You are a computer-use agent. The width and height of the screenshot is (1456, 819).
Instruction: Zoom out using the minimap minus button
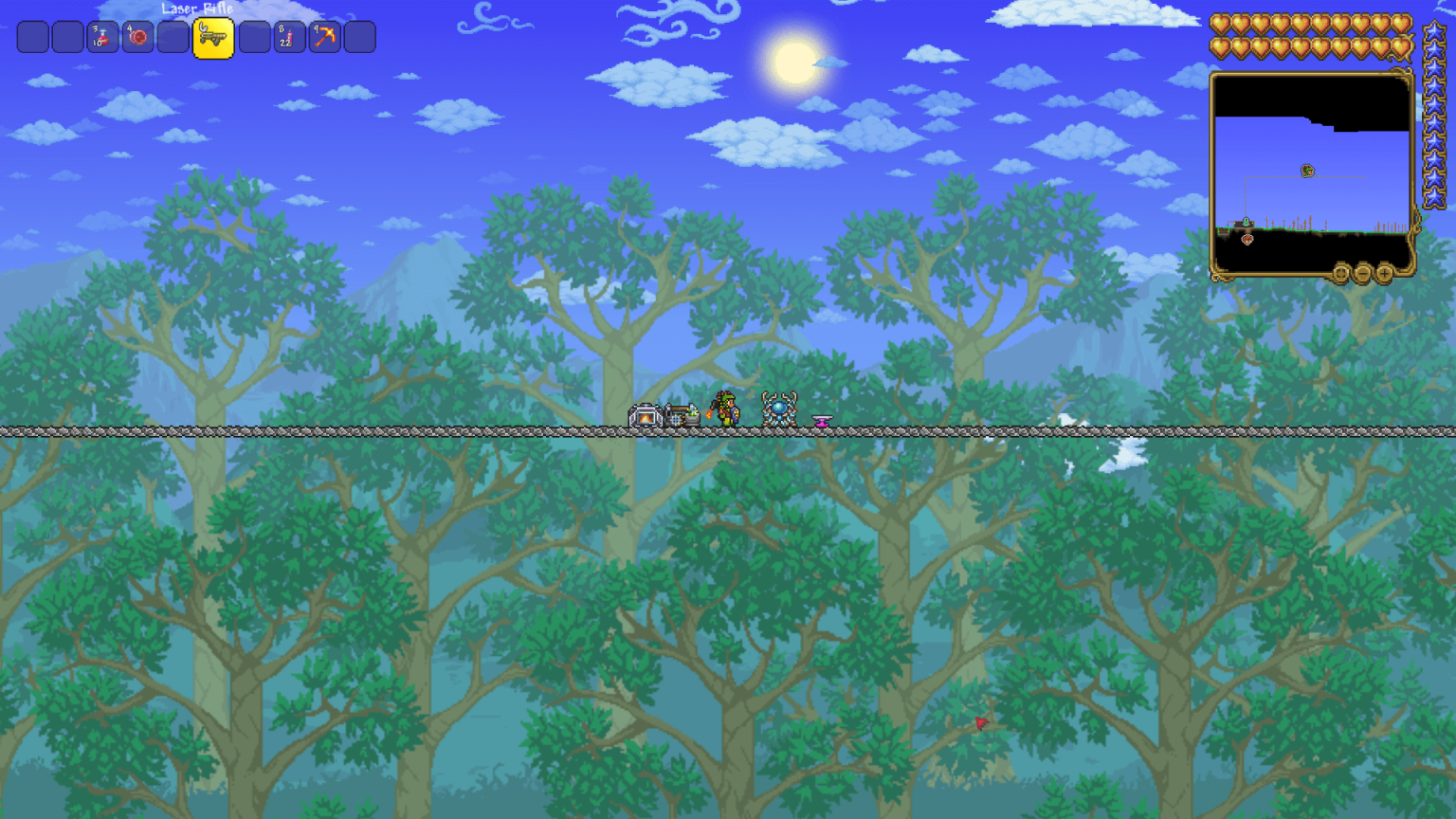(x=1363, y=273)
